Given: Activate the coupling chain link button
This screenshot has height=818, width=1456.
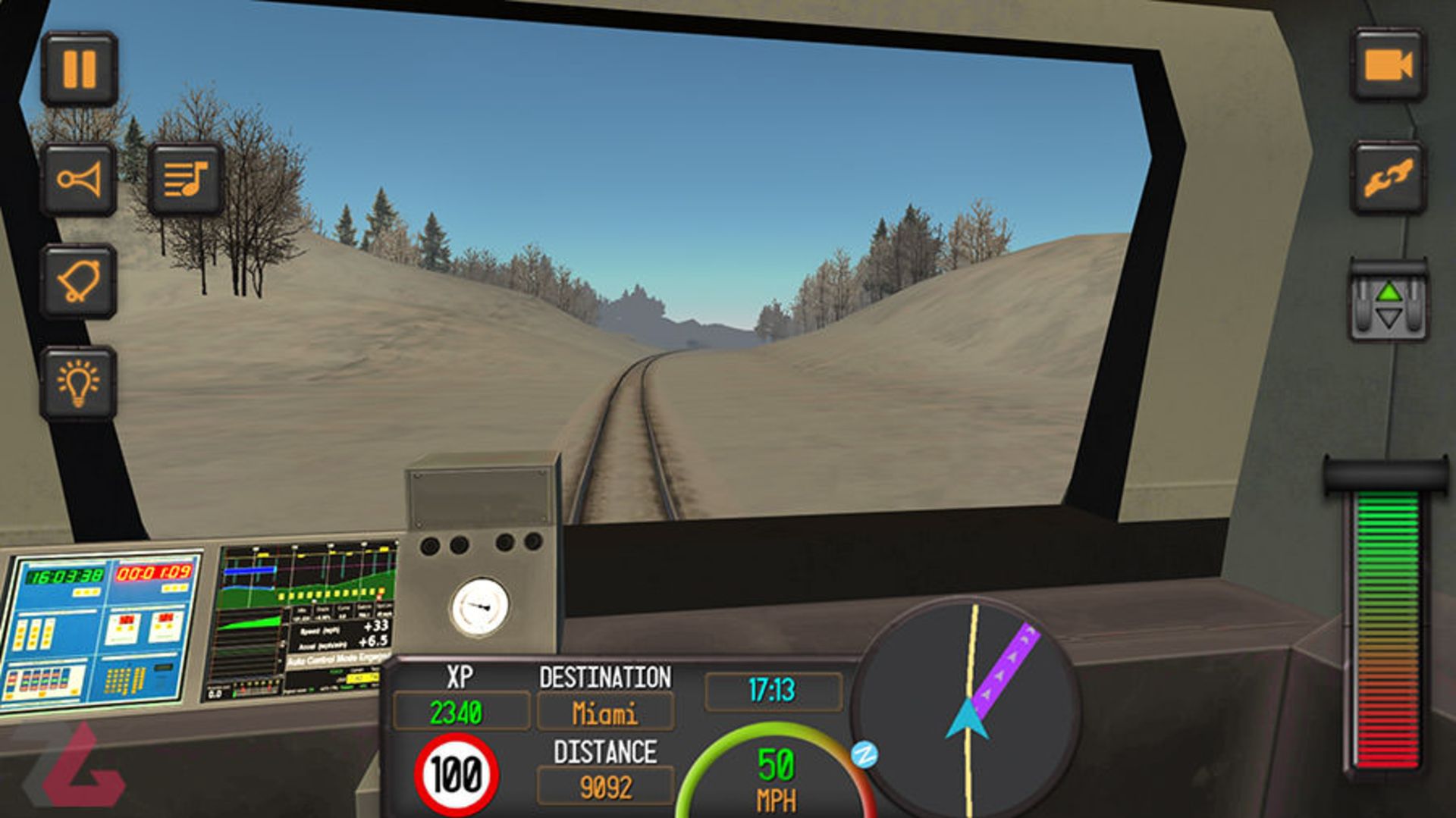Looking at the screenshot, I should [1387, 178].
